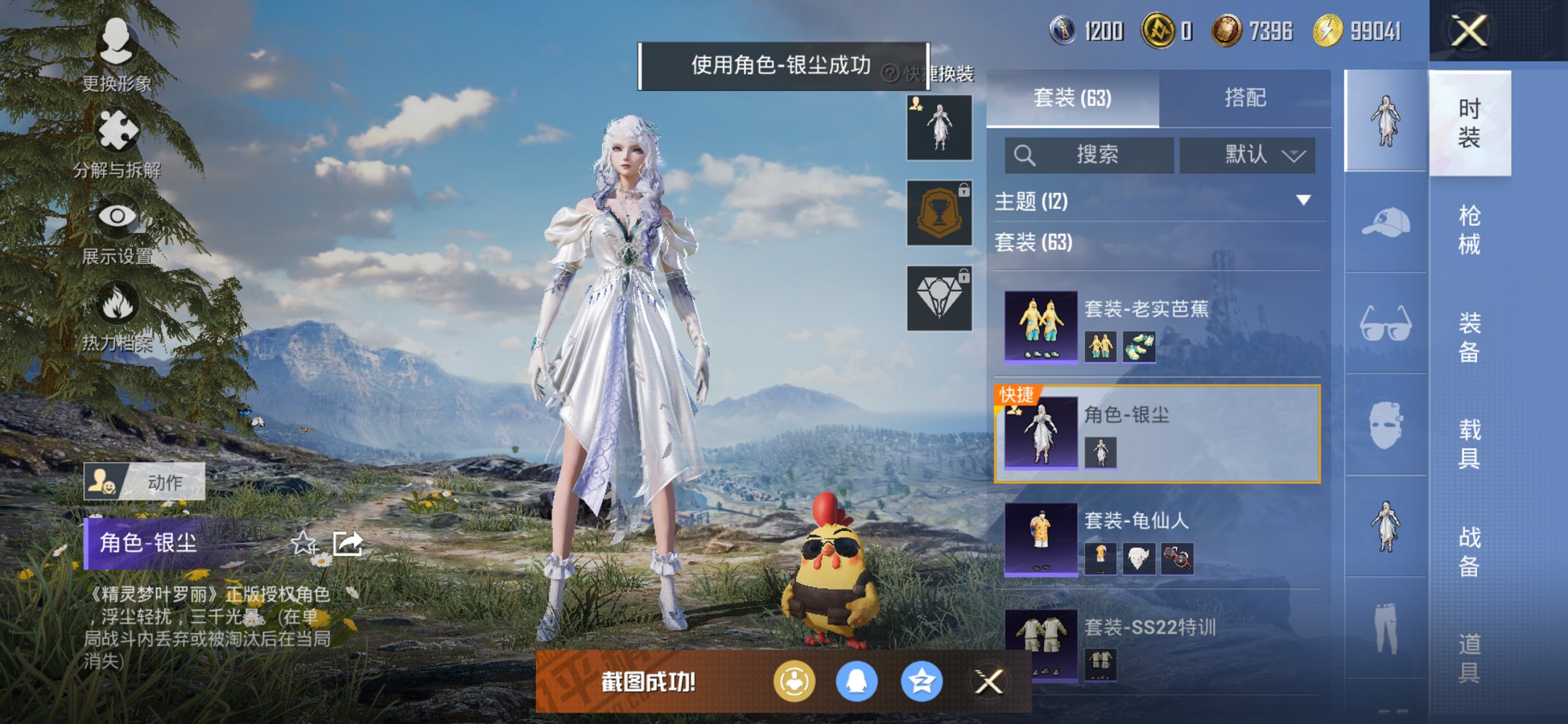Expand the 动作 actions panel
The image size is (1568, 724).
(x=146, y=482)
